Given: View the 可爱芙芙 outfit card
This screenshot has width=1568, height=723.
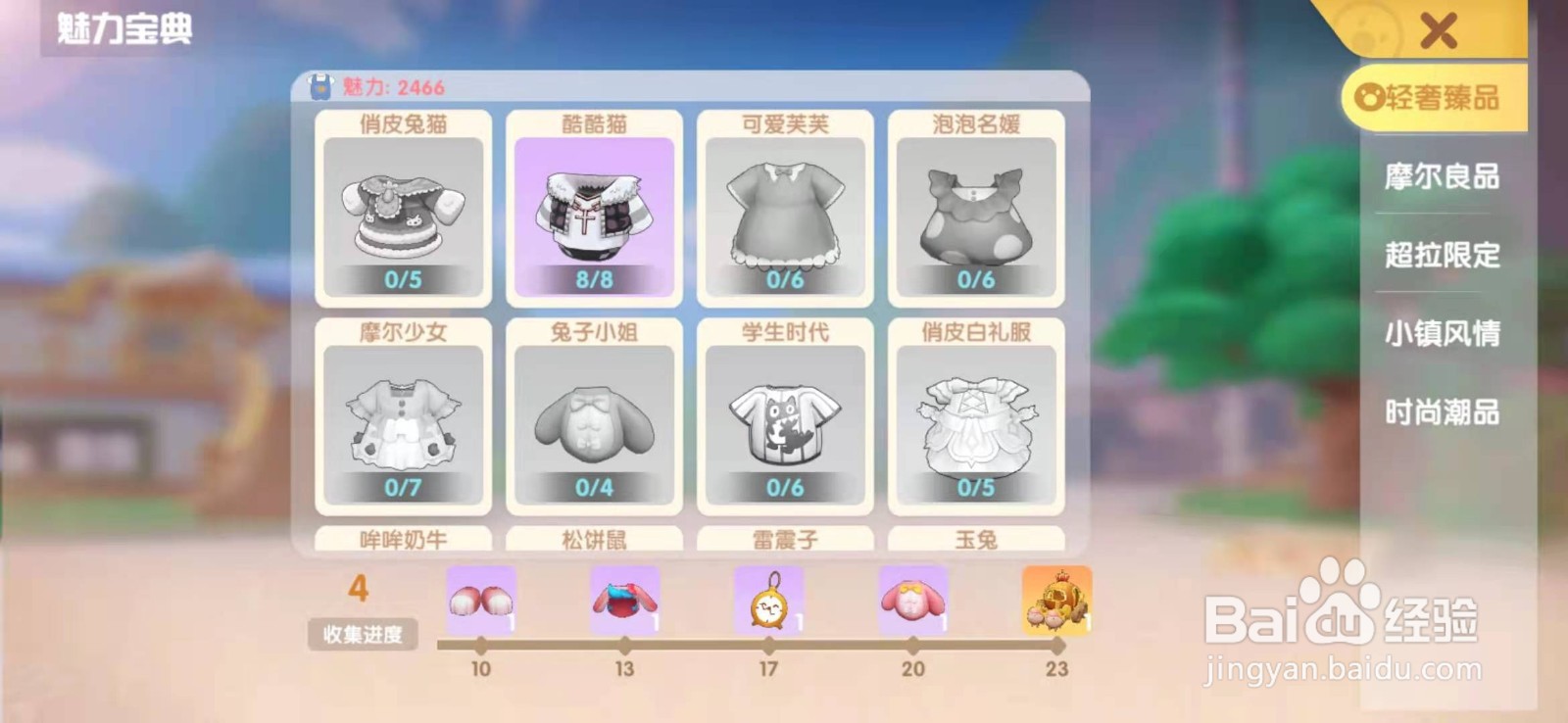Looking at the screenshot, I should coord(784,208).
